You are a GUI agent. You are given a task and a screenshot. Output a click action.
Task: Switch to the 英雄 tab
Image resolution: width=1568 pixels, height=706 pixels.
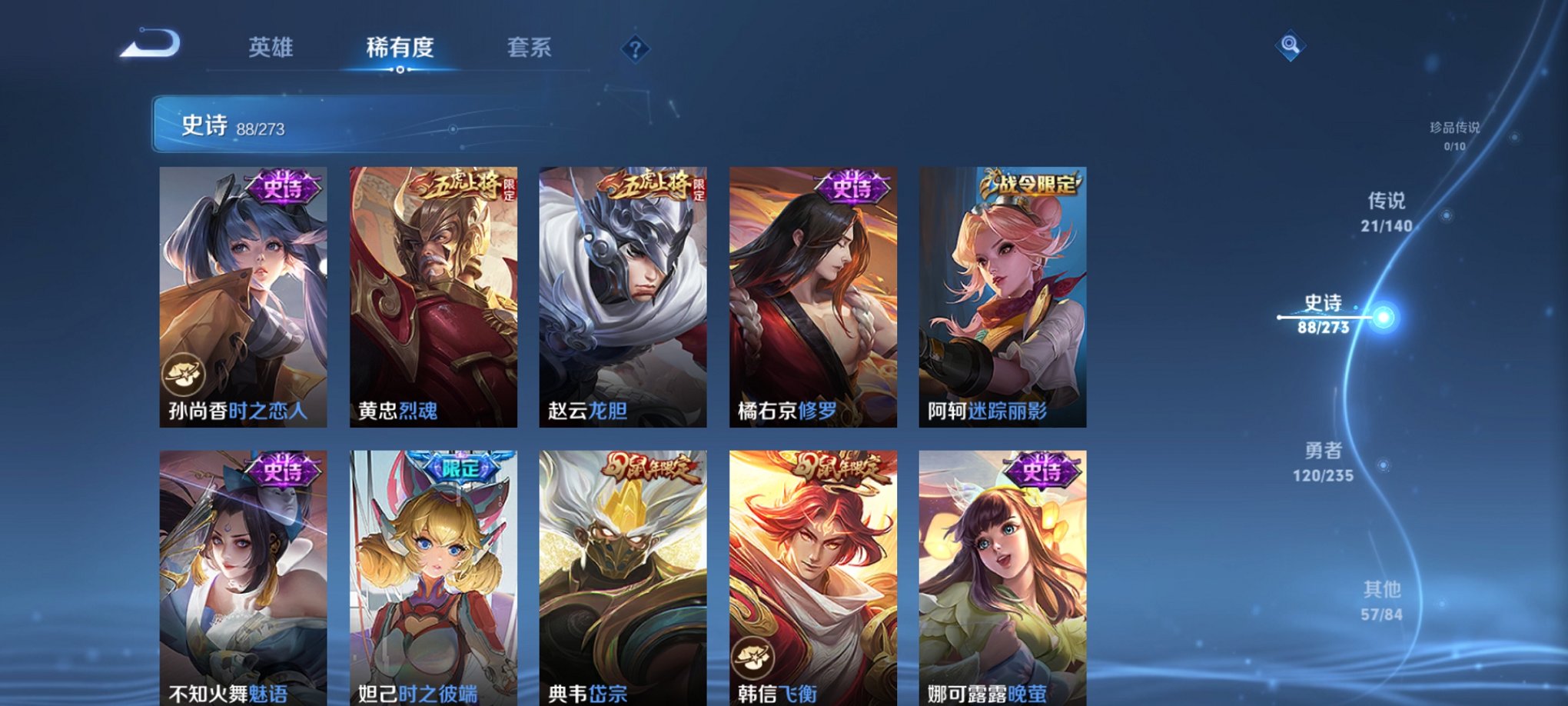[271, 48]
